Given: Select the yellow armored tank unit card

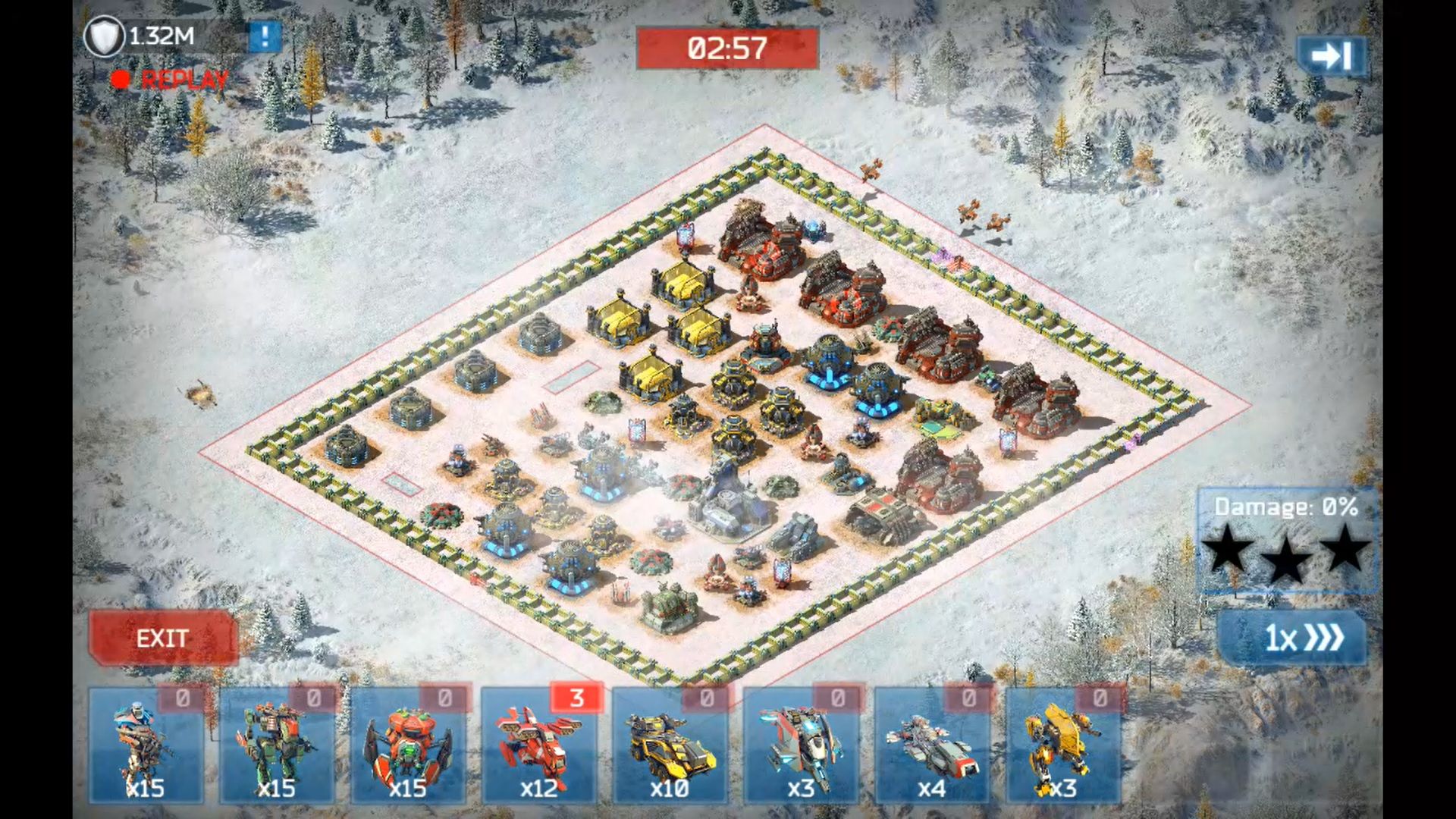Looking at the screenshot, I should click(670, 746).
